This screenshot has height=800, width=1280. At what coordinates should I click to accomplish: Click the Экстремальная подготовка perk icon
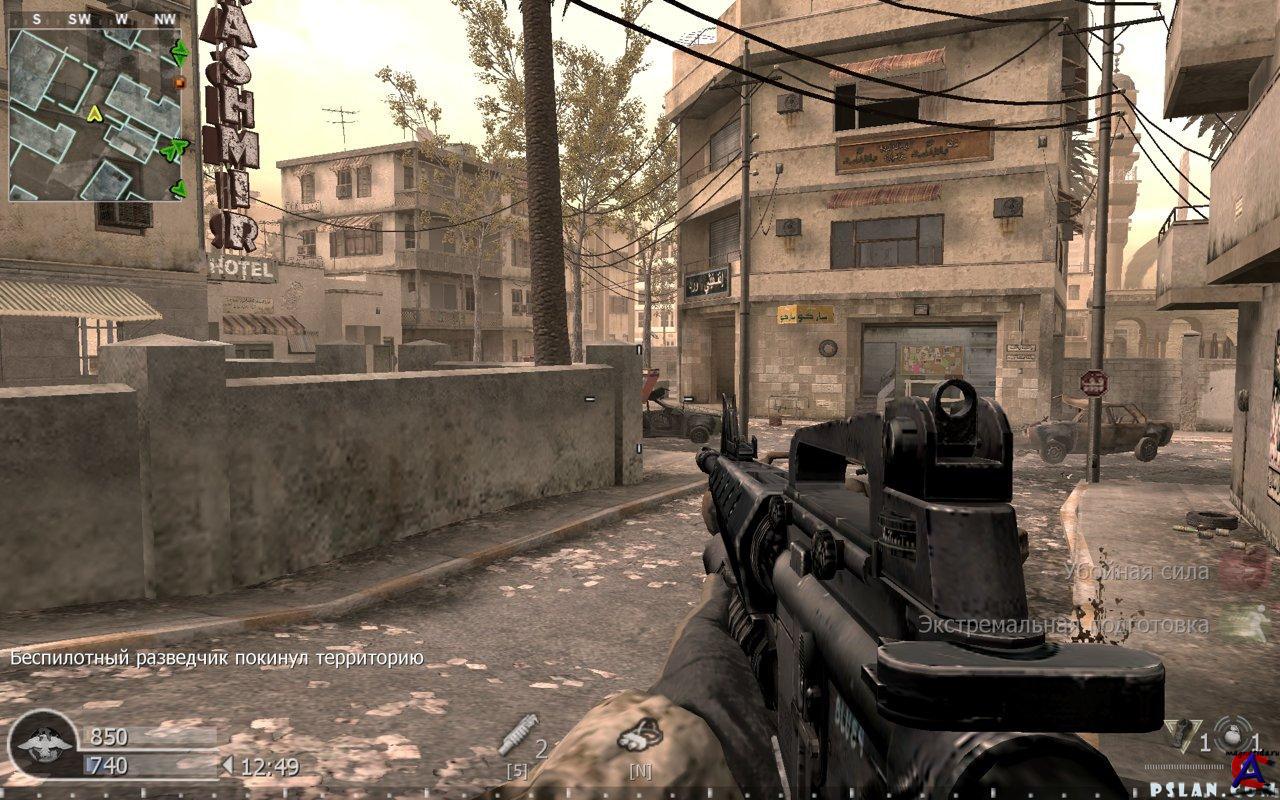(1246, 623)
